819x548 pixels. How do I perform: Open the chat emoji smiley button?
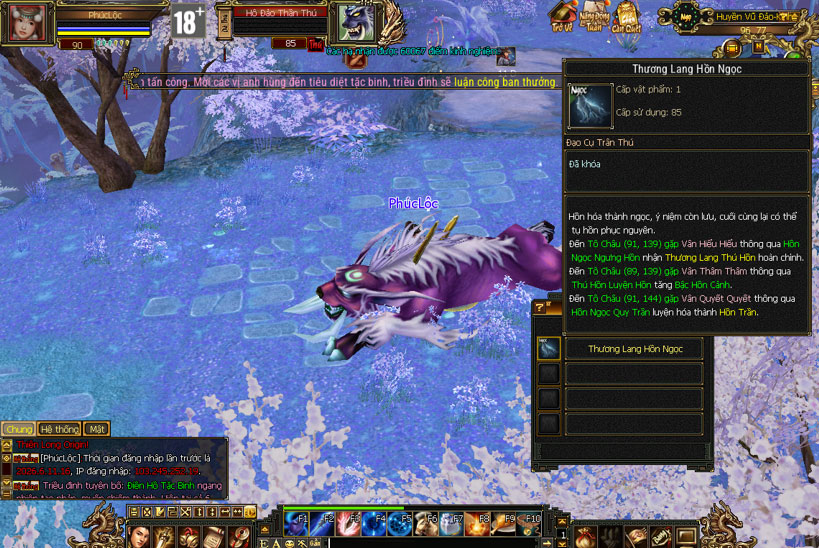click(289, 543)
